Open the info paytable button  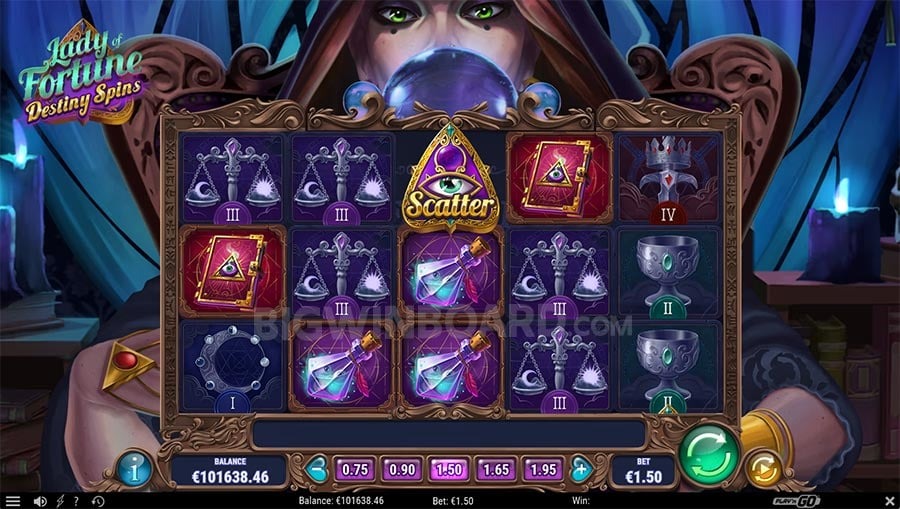tap(134, 467)
